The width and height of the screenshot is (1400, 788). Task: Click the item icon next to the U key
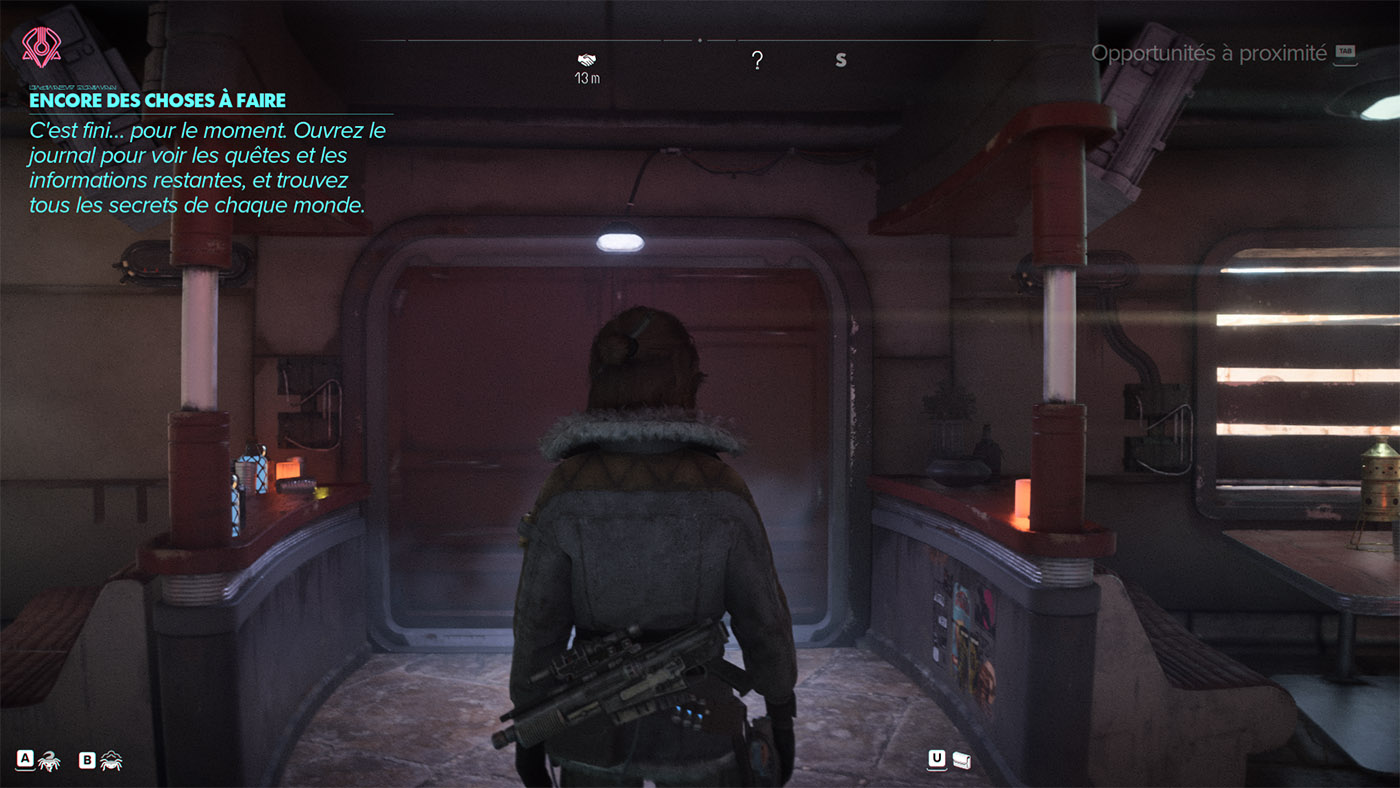pos(961,760)
